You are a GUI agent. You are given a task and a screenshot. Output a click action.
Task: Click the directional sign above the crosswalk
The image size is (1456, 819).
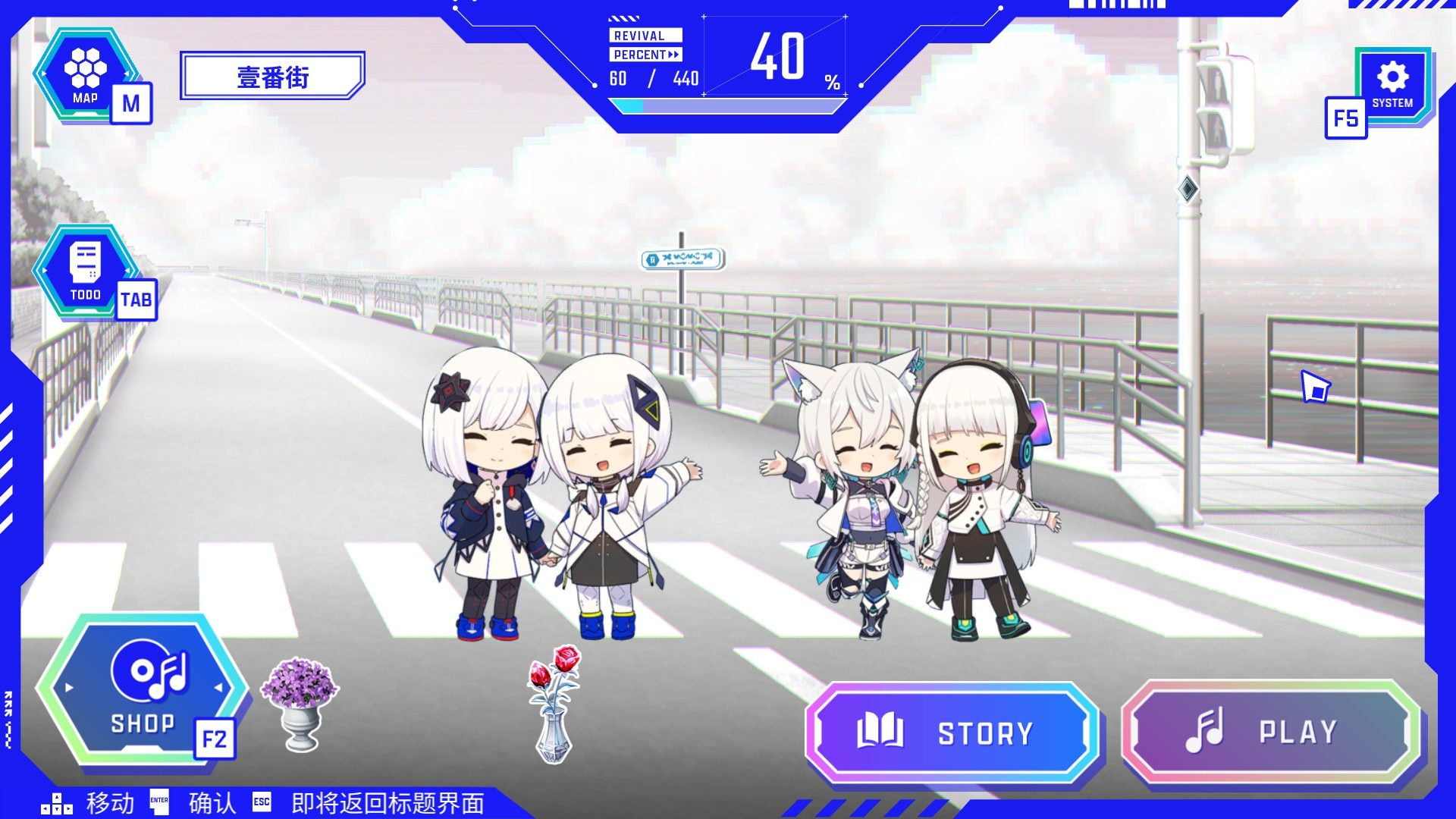click(x=681, y=259)
